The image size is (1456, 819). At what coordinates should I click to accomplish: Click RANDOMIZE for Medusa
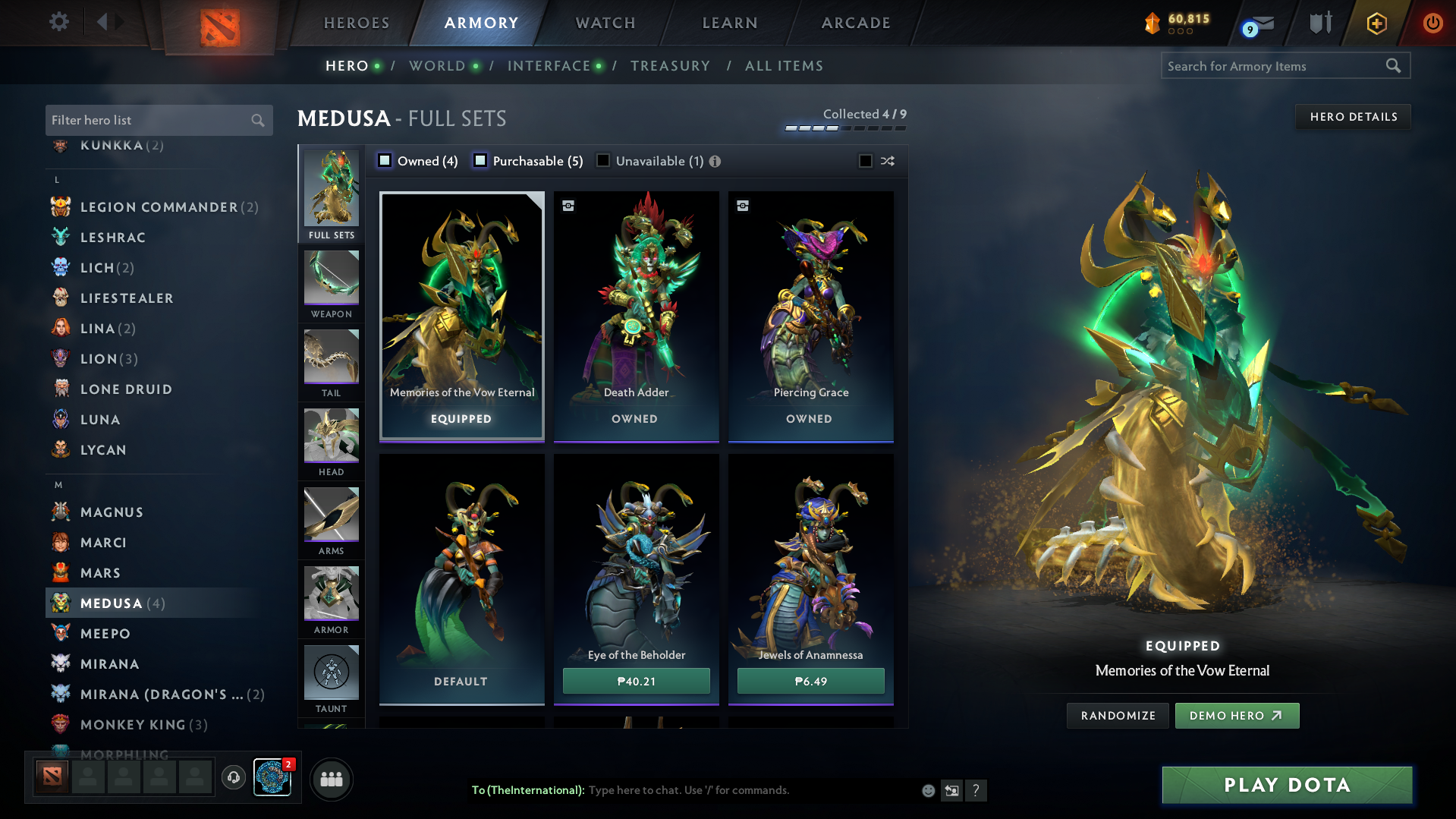1117,715
